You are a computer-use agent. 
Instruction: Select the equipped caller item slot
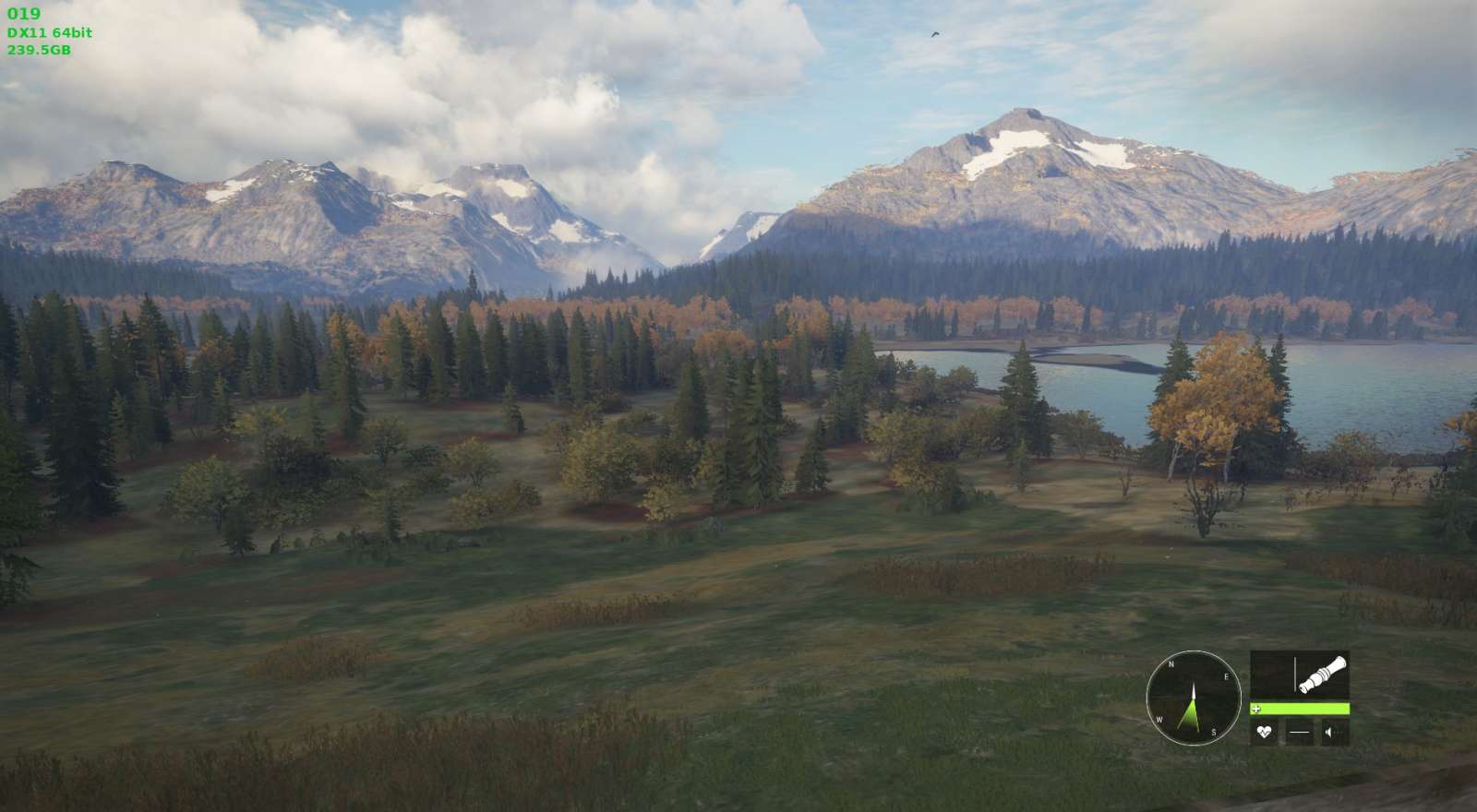pos(1300,675)
